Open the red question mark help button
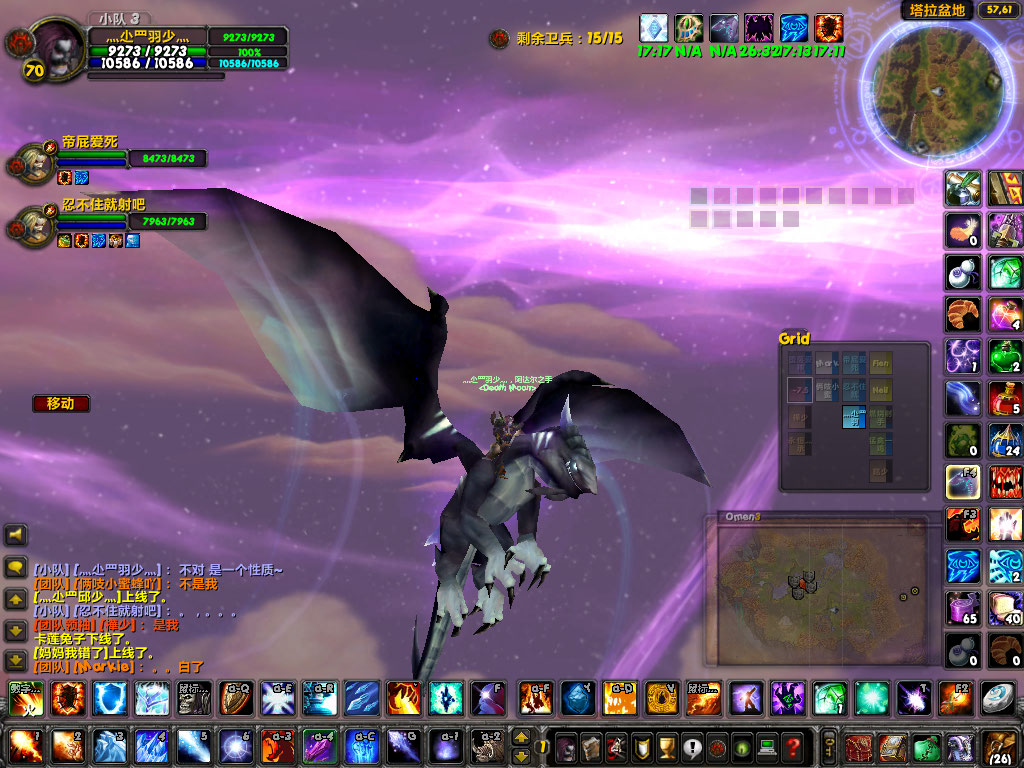 point(793,747)
